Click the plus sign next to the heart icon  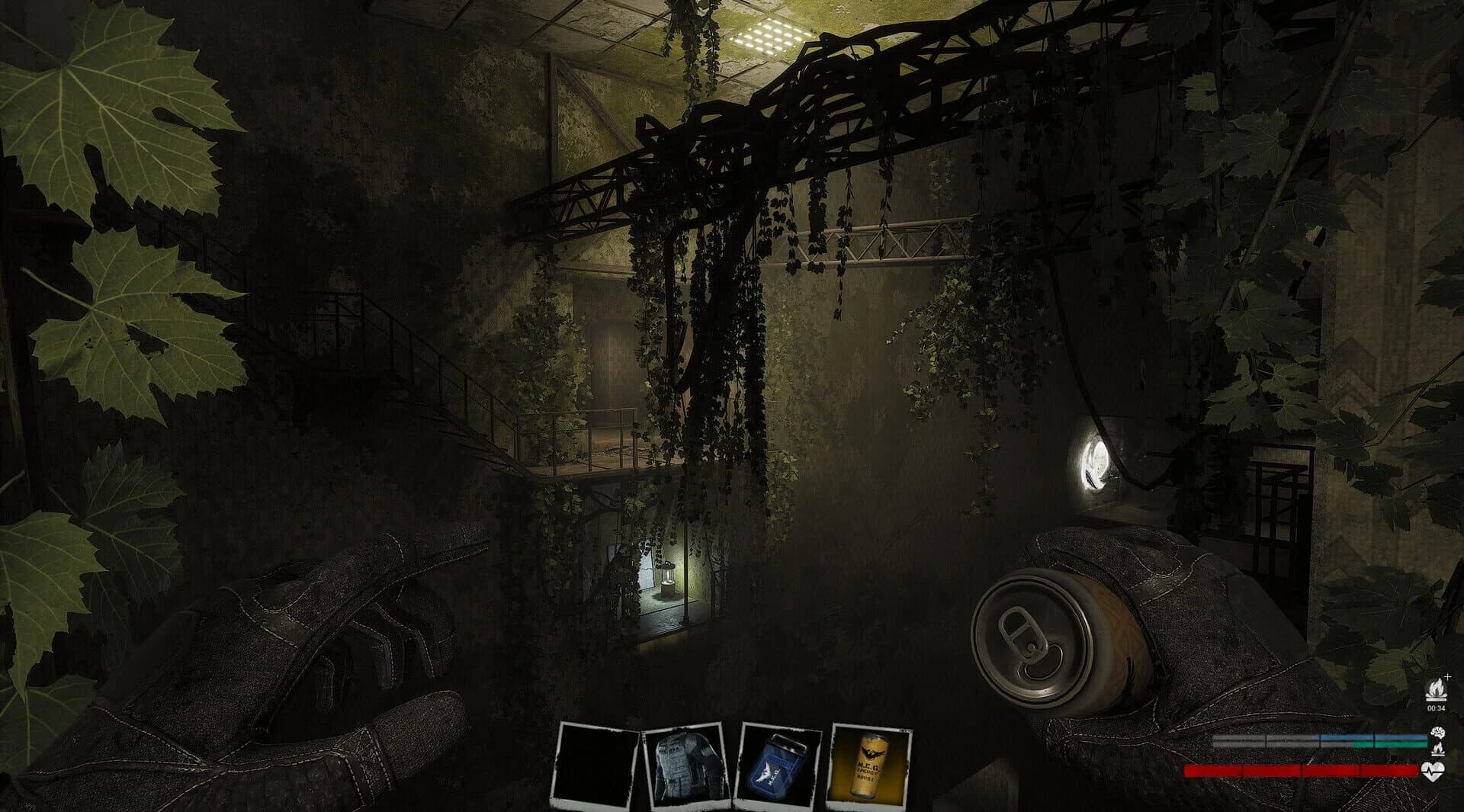pyautogui.click(x=1447, y=678)
